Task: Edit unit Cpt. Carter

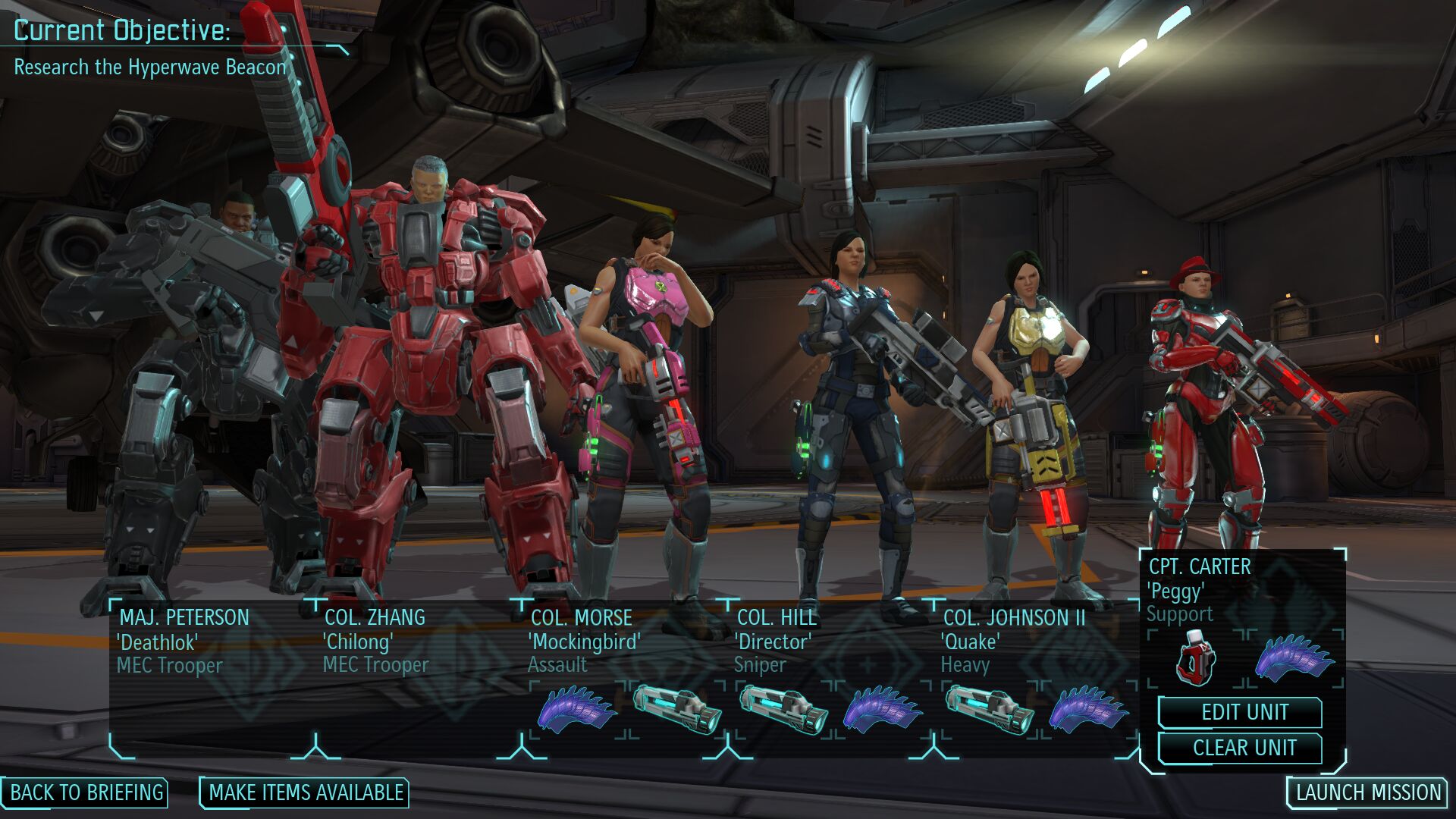Action: pos(1243,713)
